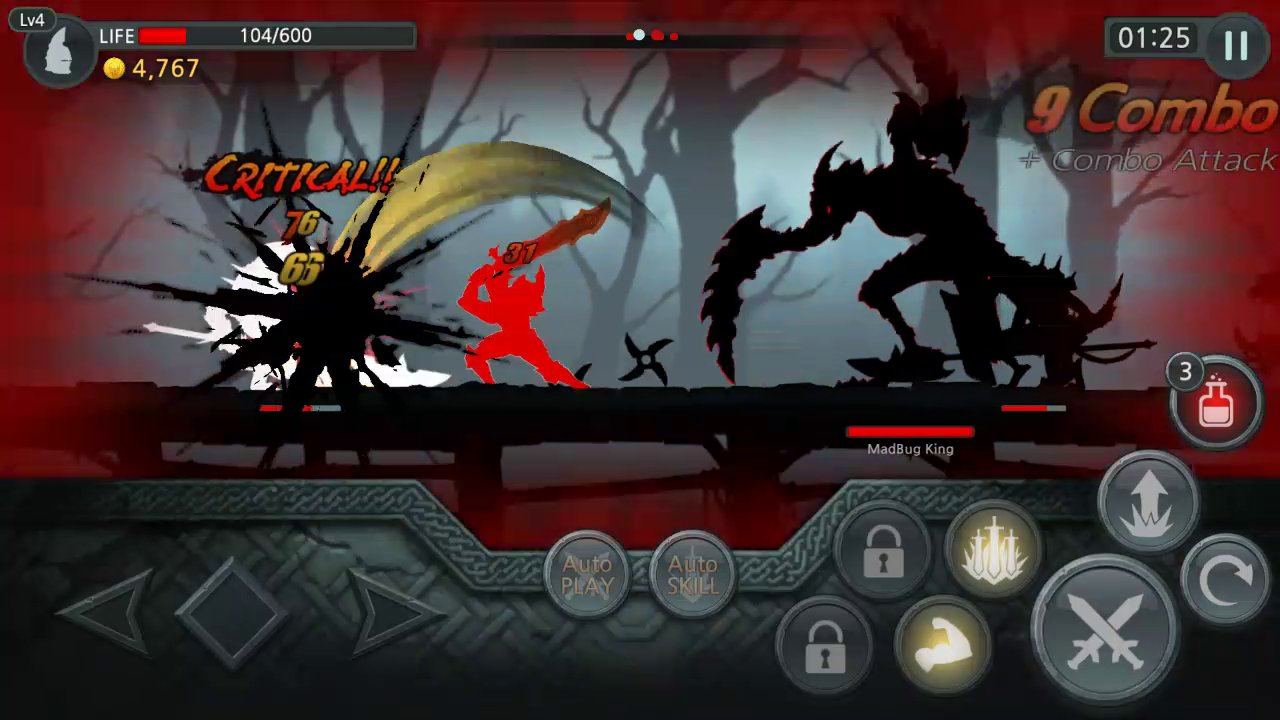Tap the MadBug King boss health bar
The image size is (1280, 720).
910,432
